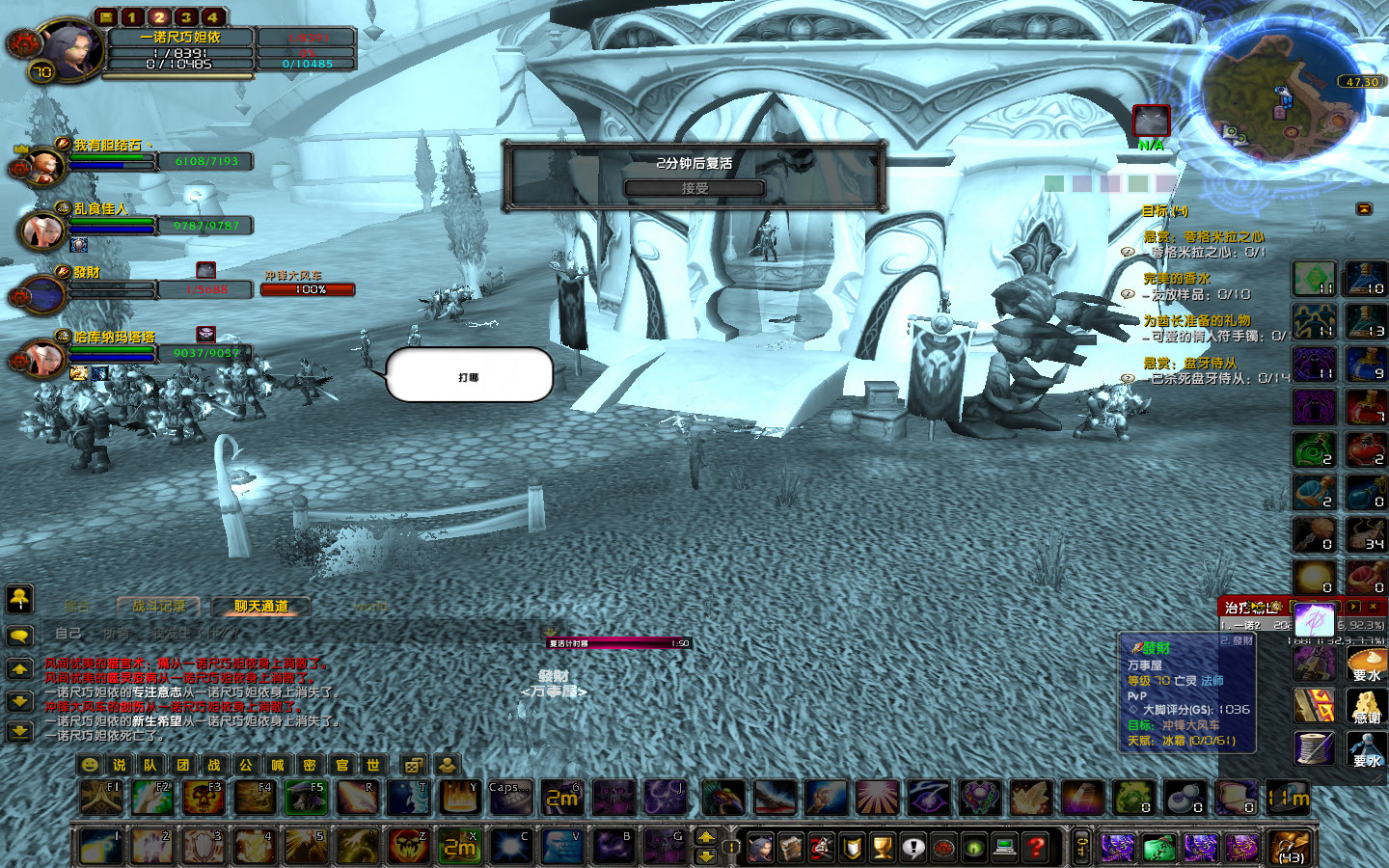Choose the 队 party channel button
1389x868 pixels.
point(150,765)
